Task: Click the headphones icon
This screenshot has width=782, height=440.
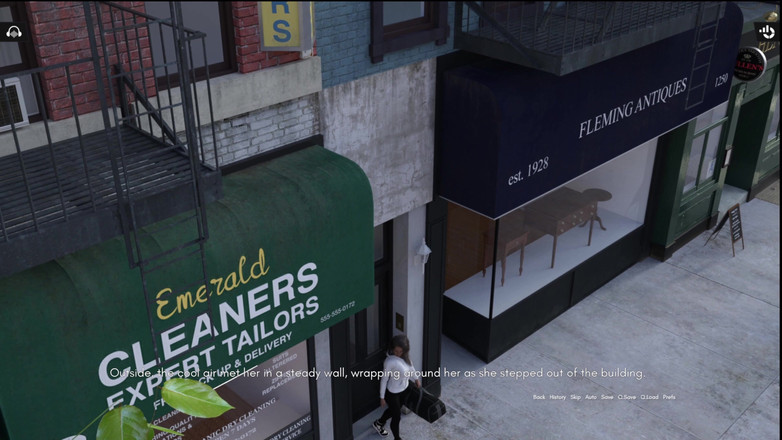Action: coord(14,32)
